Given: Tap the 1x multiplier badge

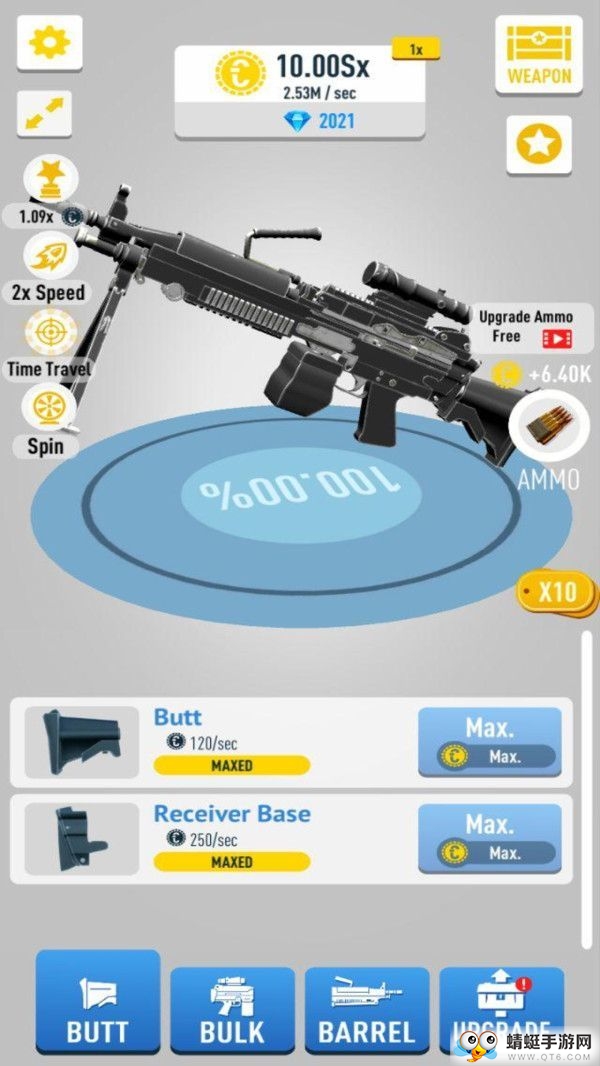Looking at the screenshot, I should [414, 48].
